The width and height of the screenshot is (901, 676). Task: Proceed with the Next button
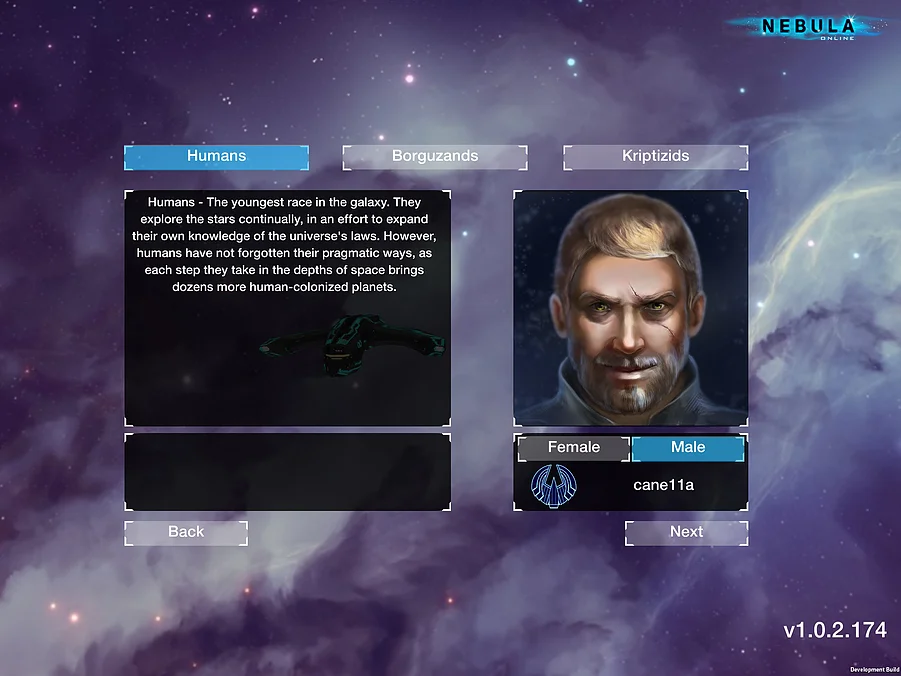pyautogui.click(x=686, y=532)
